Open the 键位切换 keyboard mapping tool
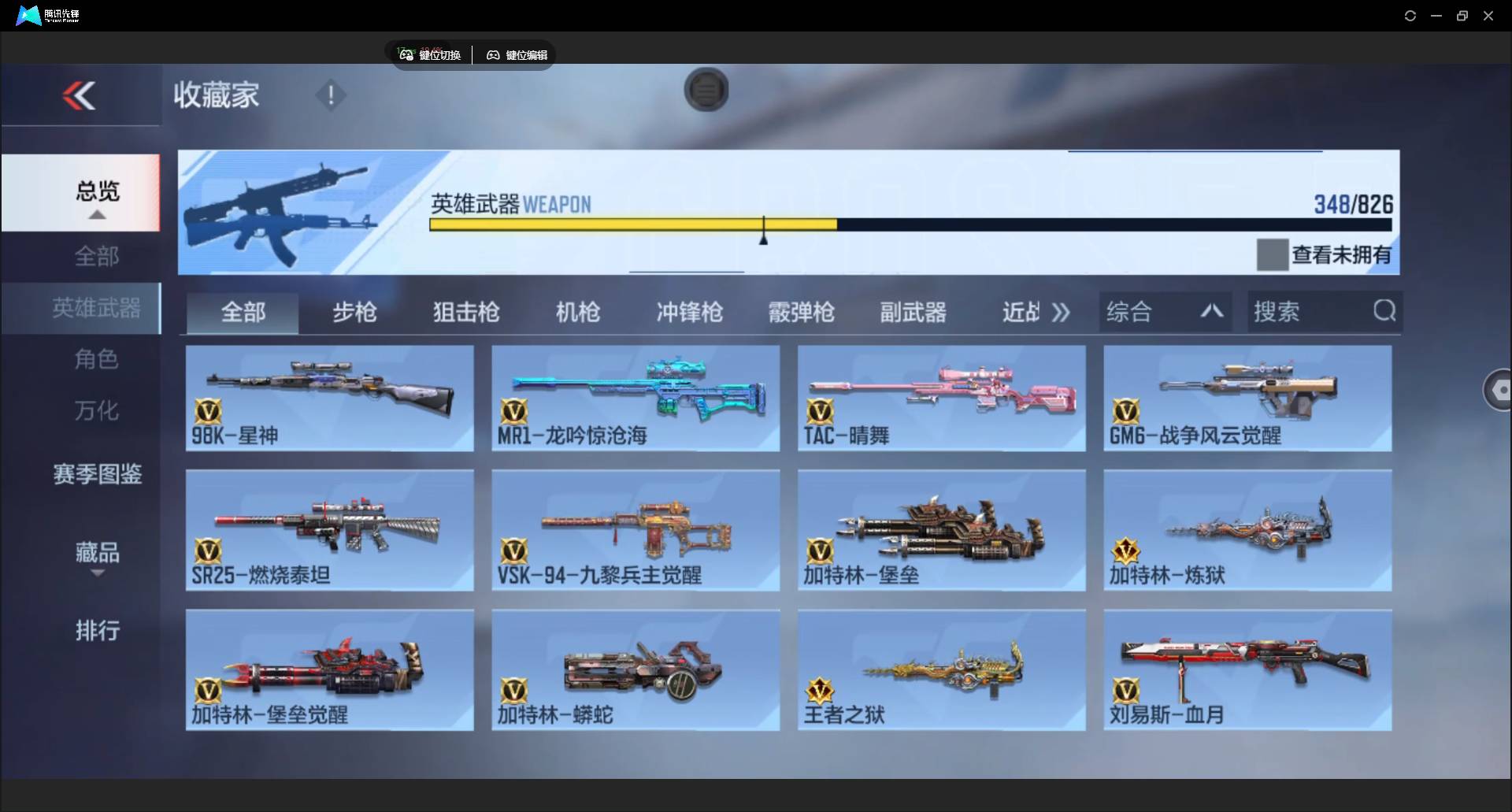This screenshot has width=1512, height=812. tap(430, 54)
